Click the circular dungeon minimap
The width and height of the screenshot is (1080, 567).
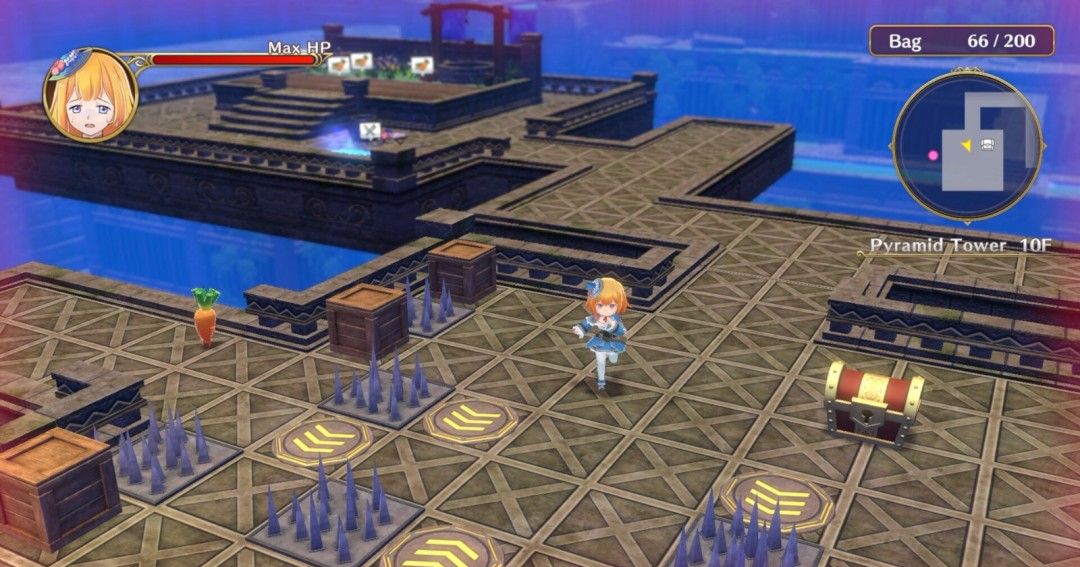tap(967, 146)
